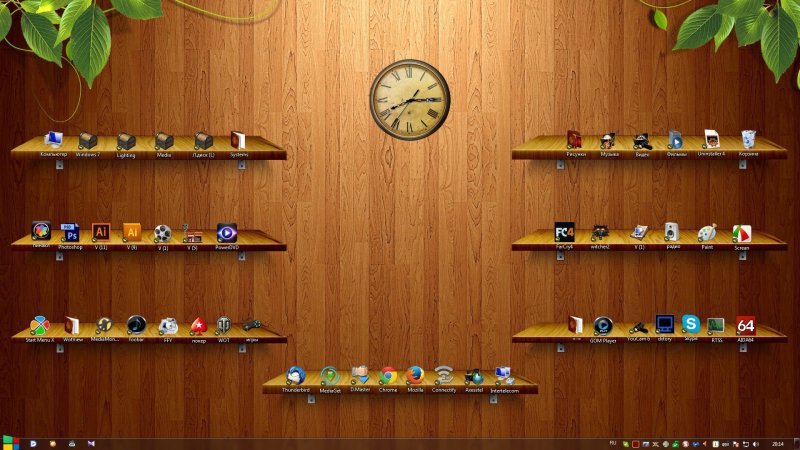Launch the WOT game shortcut
Viewport: 800px width, 450px height.
(224, 325)
